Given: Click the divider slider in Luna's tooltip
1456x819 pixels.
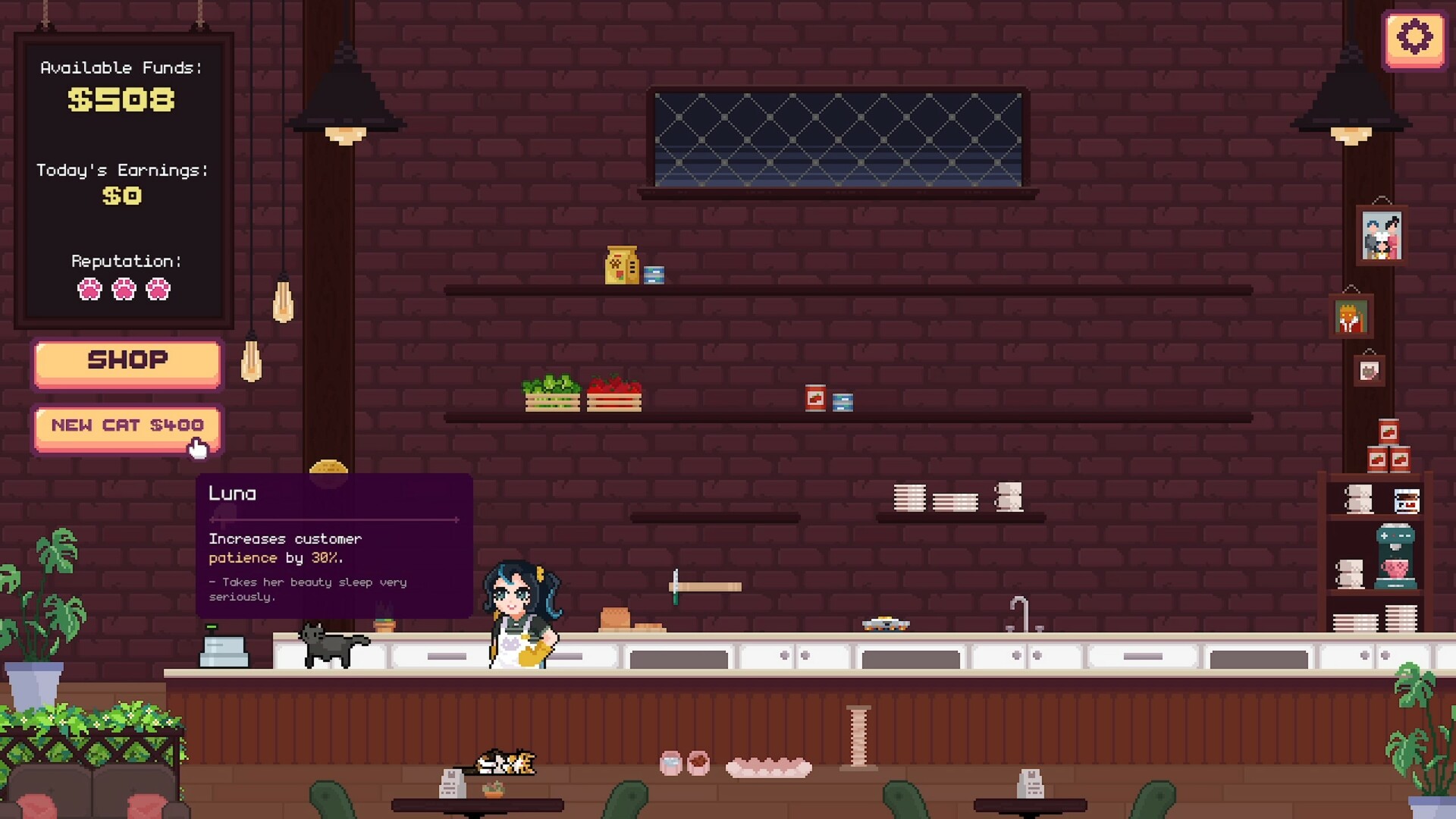Looking at the screenshot, I should point(335,520).
